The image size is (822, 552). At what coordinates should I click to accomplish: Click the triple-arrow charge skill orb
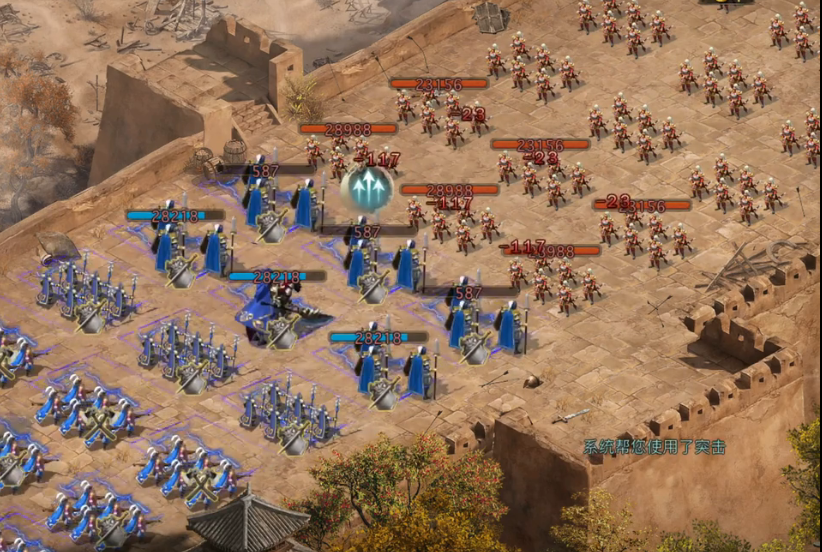pyautogui.click(x=366, y=189)
